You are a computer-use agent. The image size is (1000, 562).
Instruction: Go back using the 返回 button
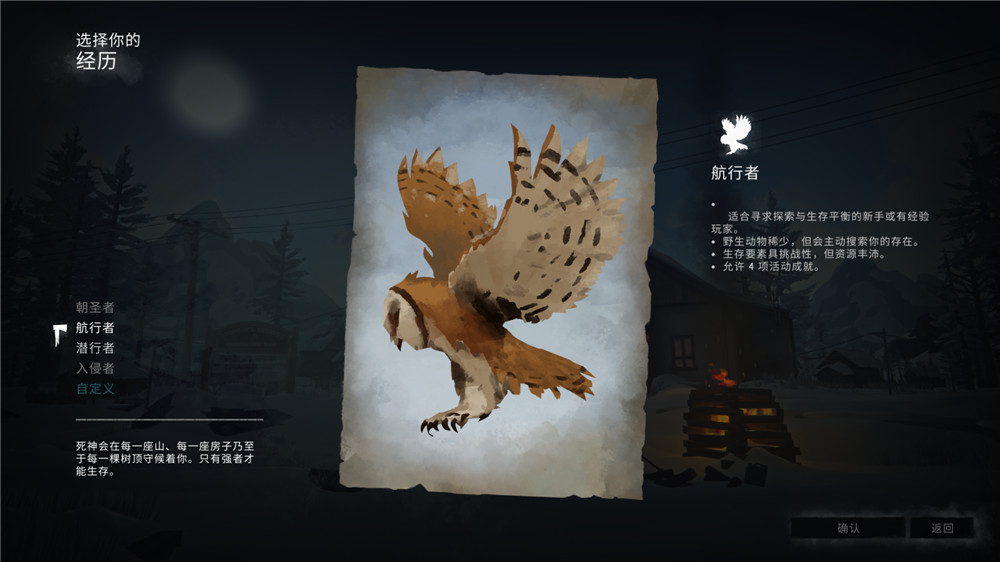tap(941, 528)
